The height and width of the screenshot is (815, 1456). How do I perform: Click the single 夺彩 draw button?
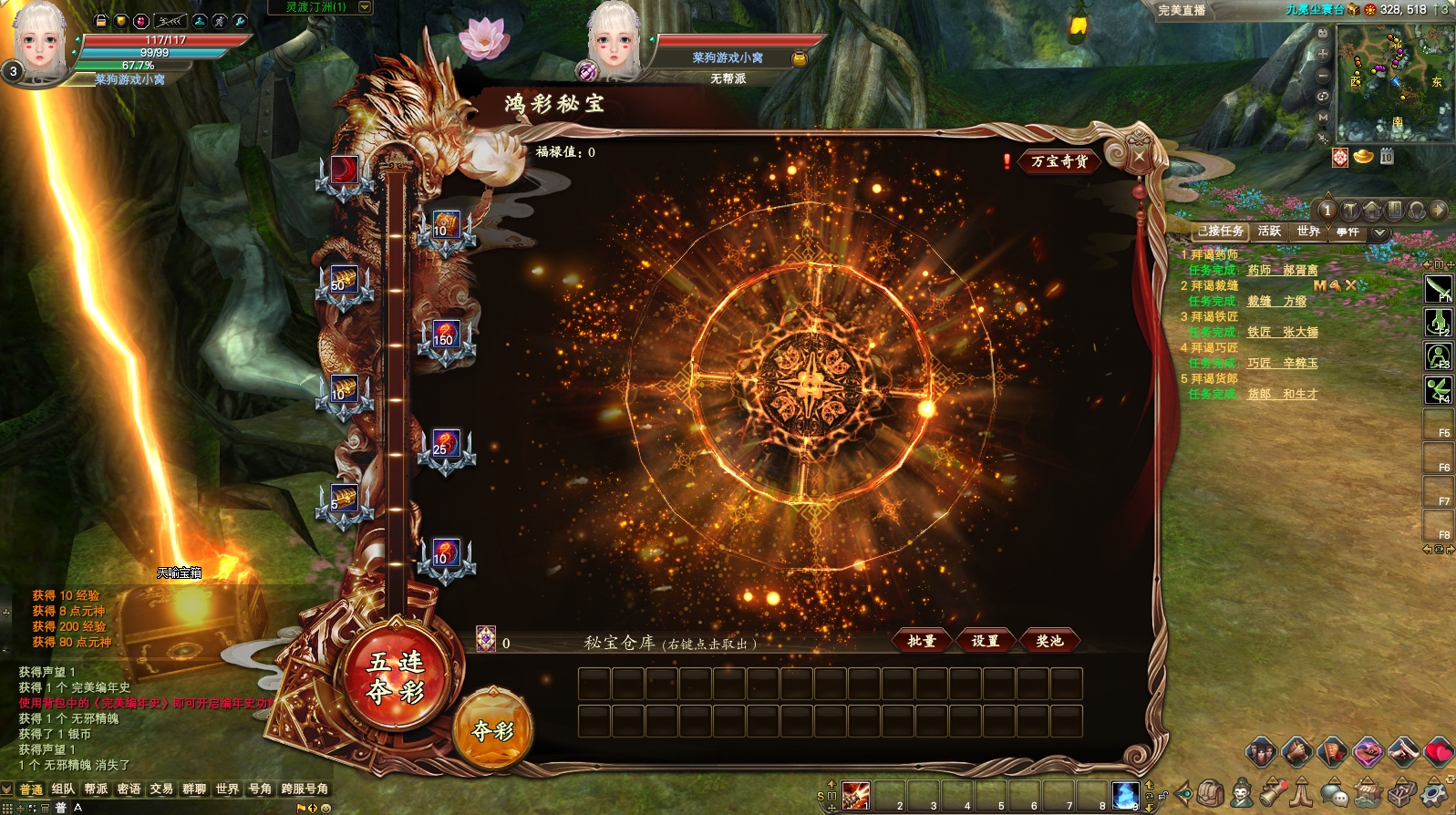click(492, 729)
